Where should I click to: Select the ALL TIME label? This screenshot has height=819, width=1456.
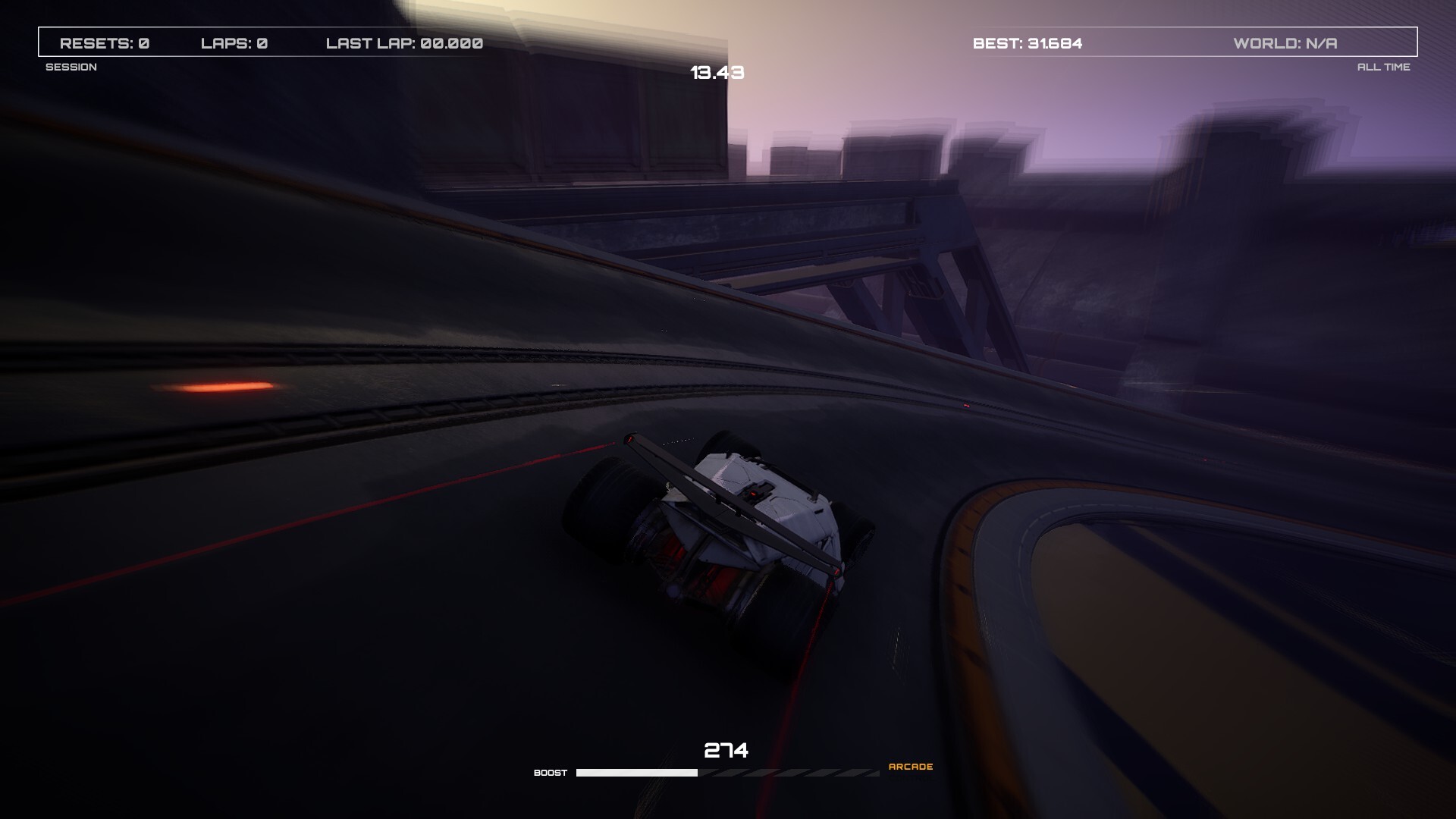pyautogui.click(x=1385, y=67)
